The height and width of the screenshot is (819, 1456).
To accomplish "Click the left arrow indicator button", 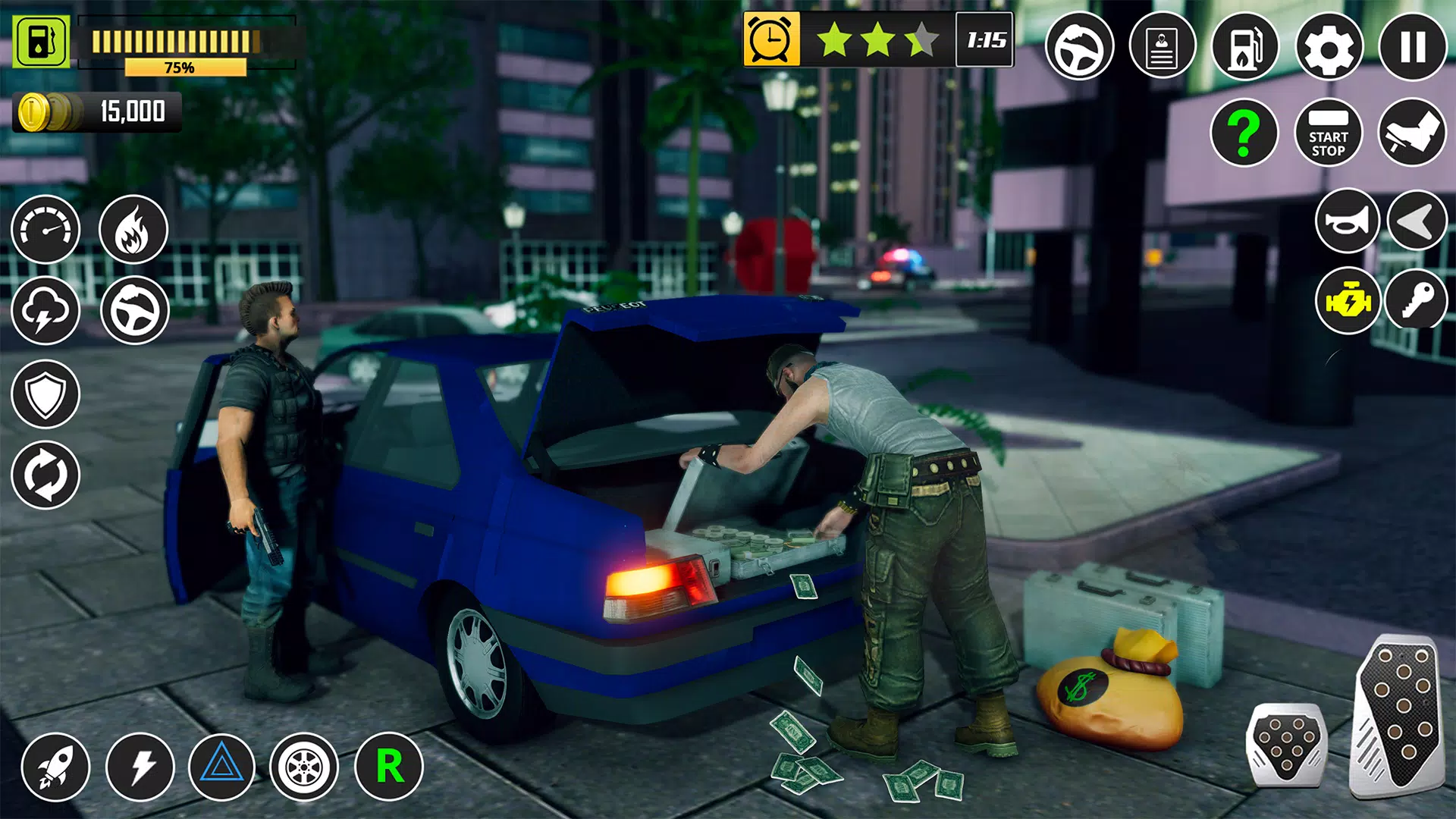I will tap(1417, 221).
